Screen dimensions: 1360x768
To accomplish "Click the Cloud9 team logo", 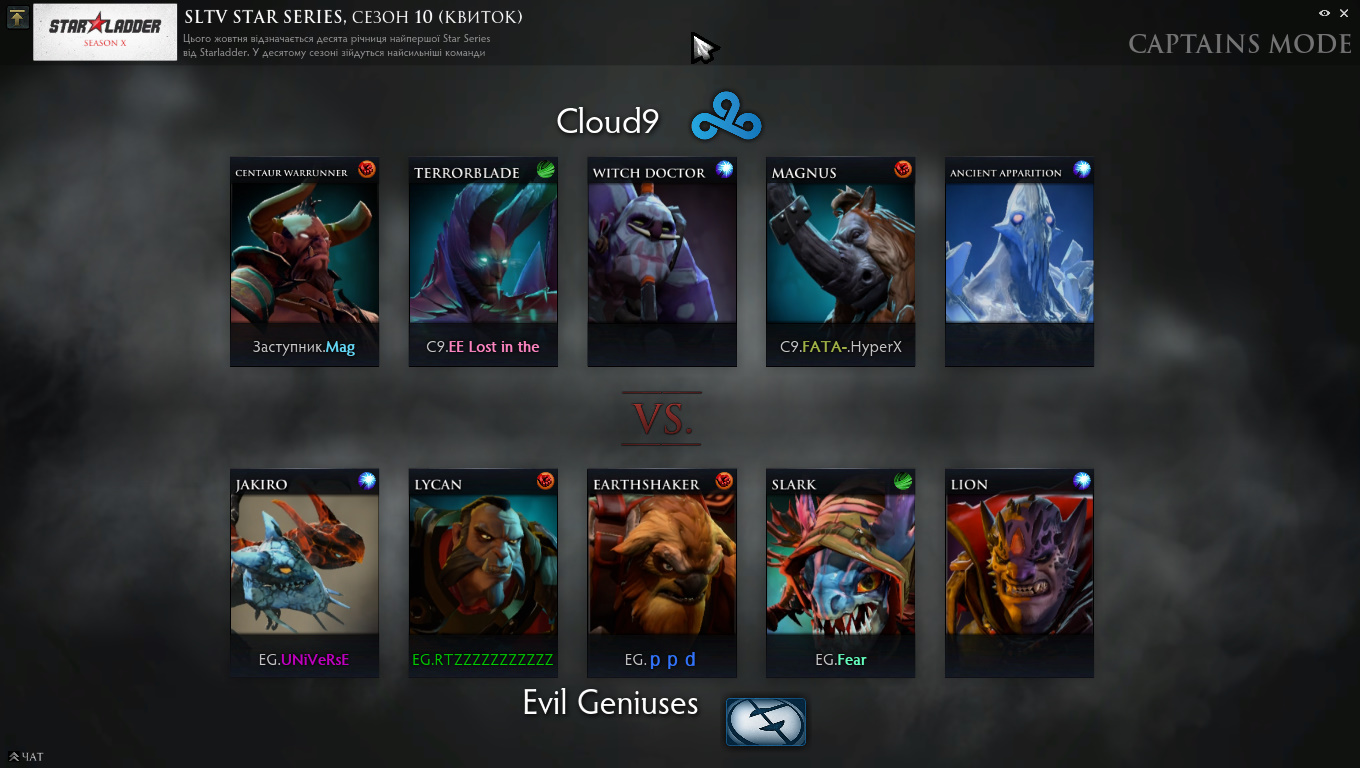I will [727, 118].
